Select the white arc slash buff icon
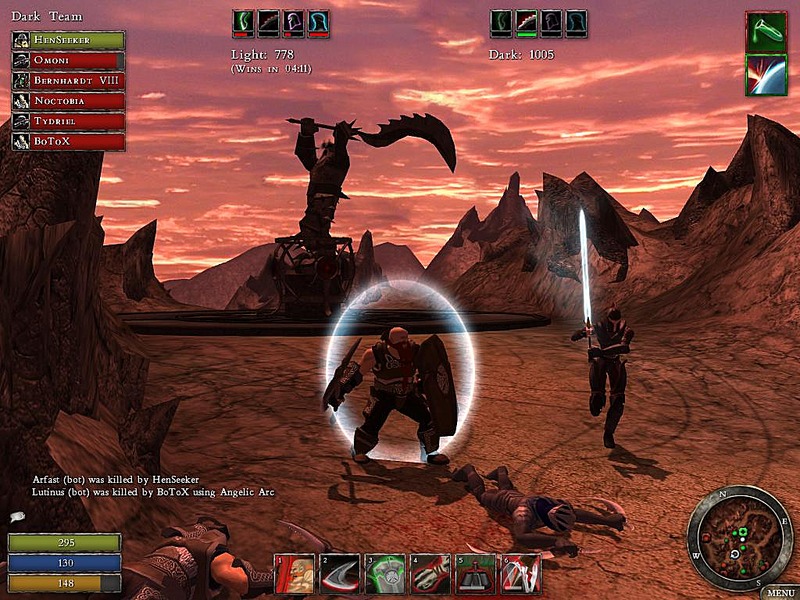The height and width of the screenshot is (600, 800). (x=766, y=75)
